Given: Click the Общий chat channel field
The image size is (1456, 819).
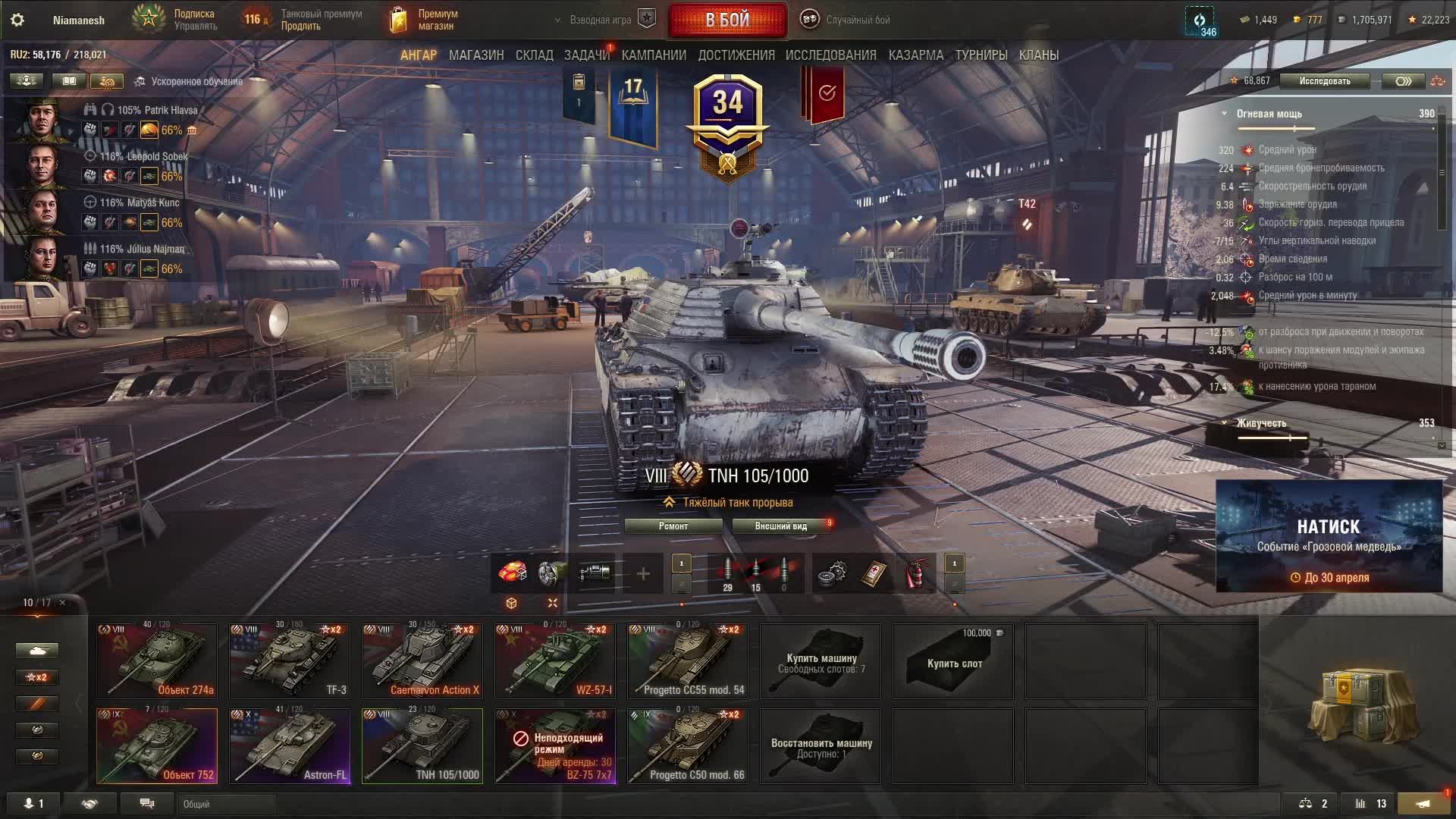Looking at the screenshot, I should click(226, 804).
